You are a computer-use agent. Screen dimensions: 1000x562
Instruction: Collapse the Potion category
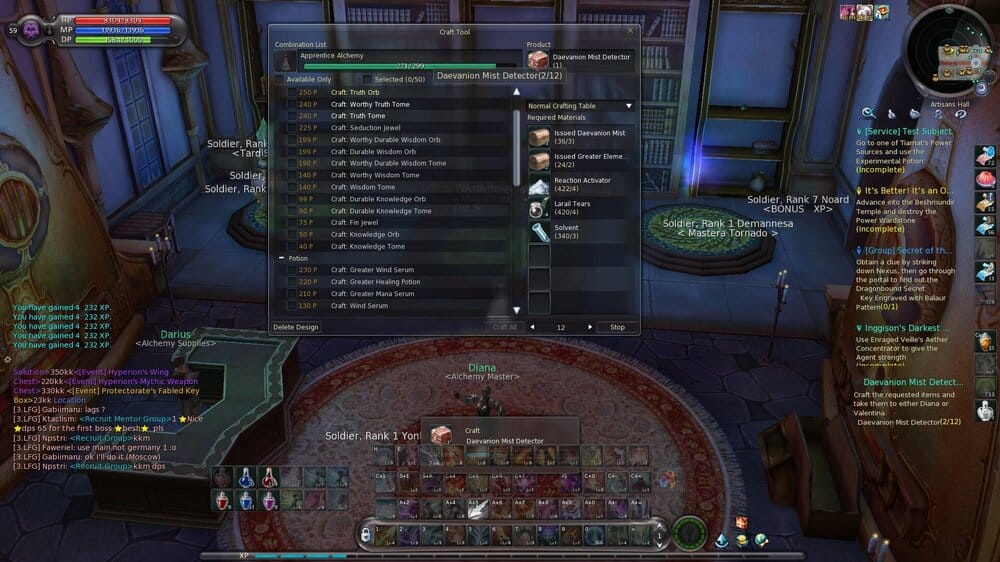(281, 258)
